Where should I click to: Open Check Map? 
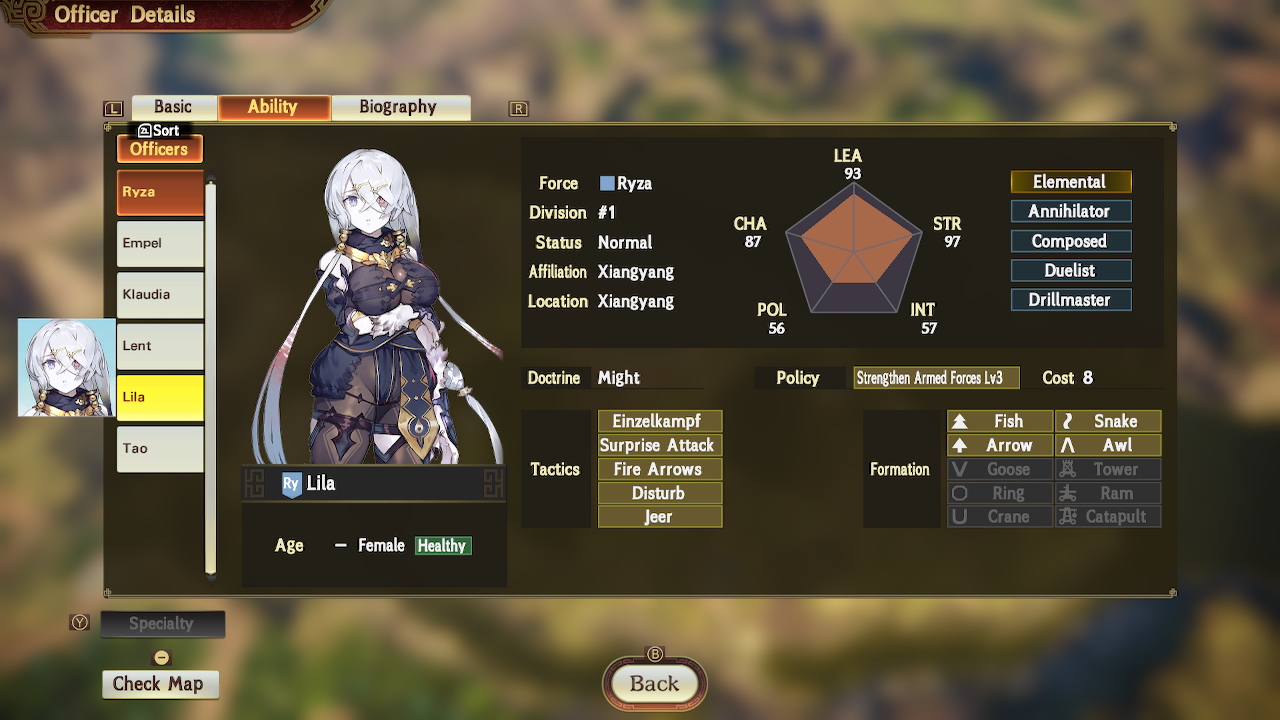point(160,684)
